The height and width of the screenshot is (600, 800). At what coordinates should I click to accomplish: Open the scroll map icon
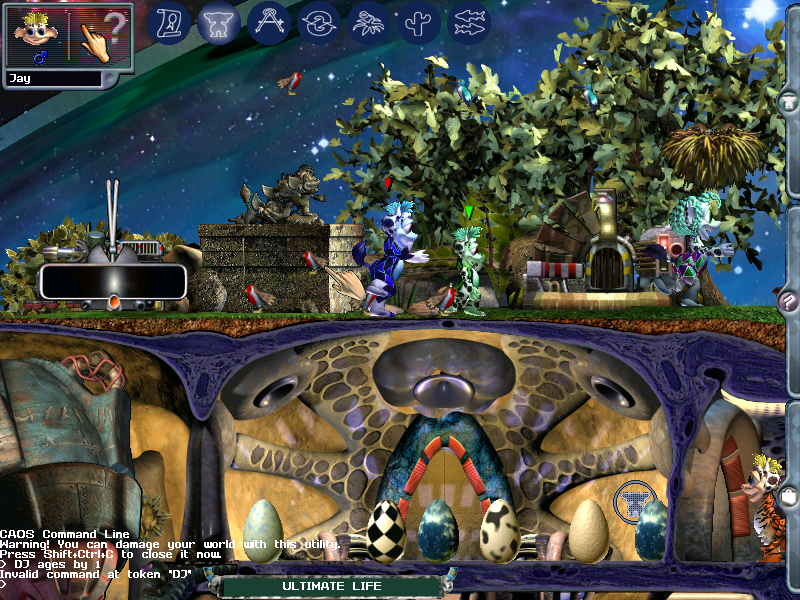tap(170, 22)
